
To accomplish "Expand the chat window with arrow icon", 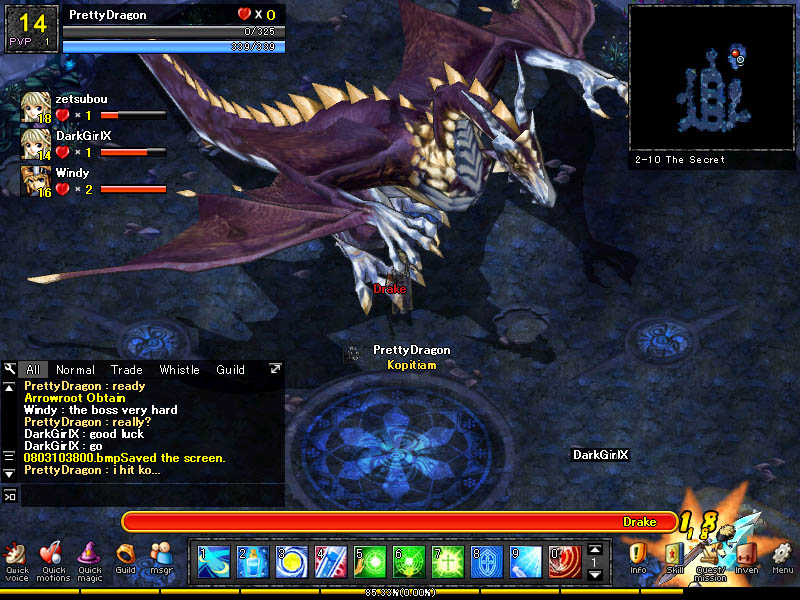I will [275, 369].
